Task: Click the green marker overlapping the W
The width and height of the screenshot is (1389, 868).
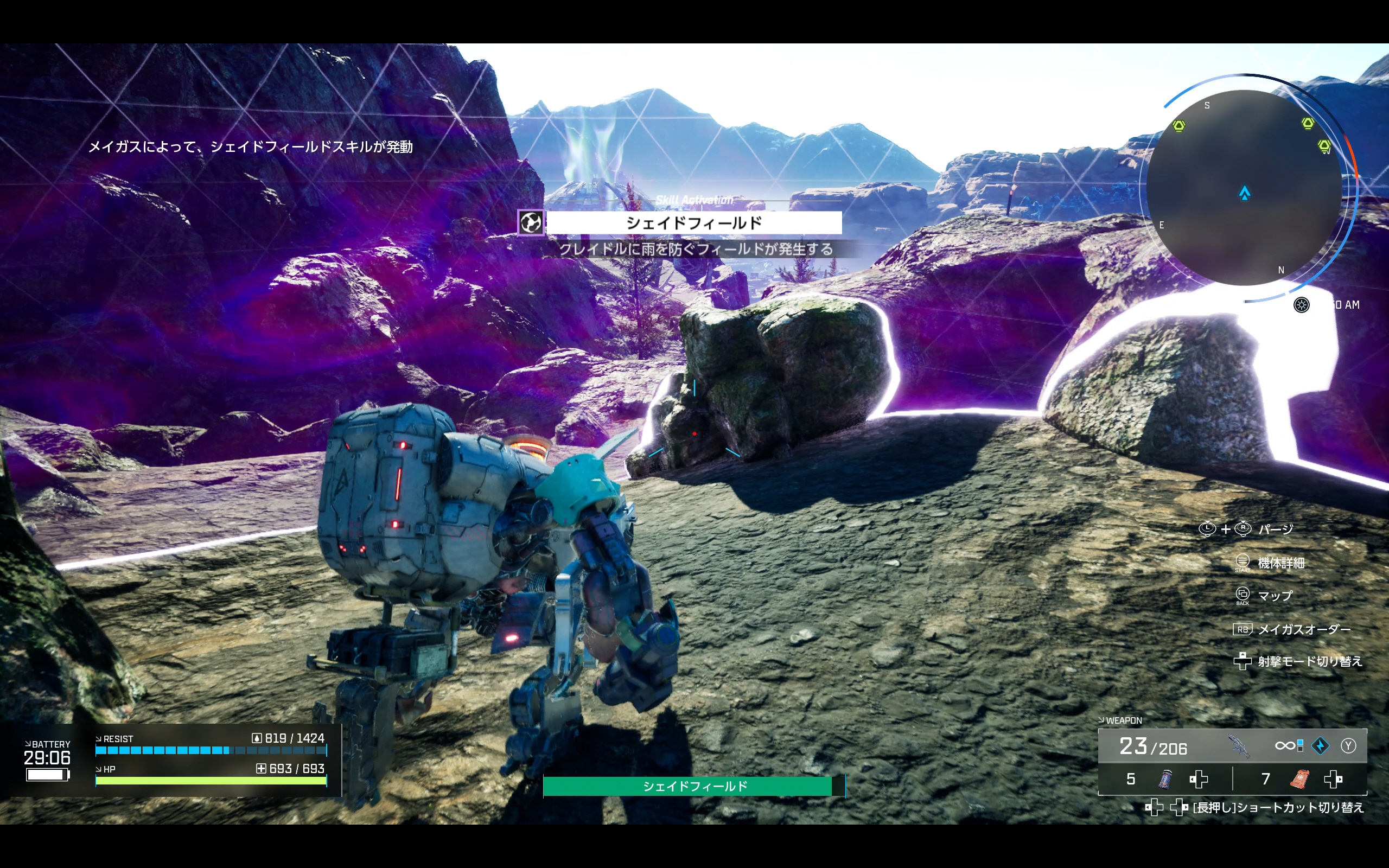Action: [x=1324, y=146]
